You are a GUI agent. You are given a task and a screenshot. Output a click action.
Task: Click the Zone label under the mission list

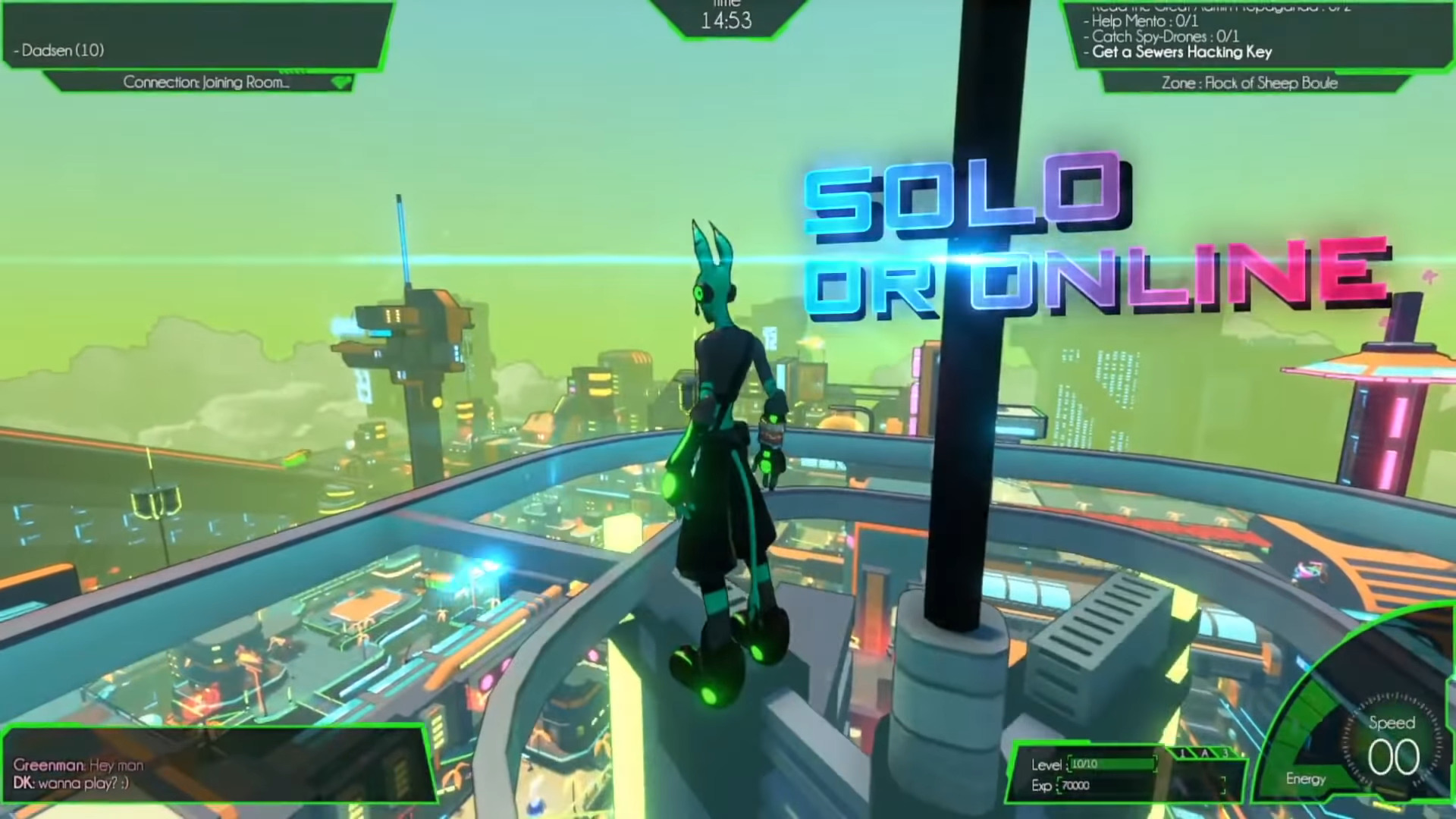click(x=1249, y=83)
